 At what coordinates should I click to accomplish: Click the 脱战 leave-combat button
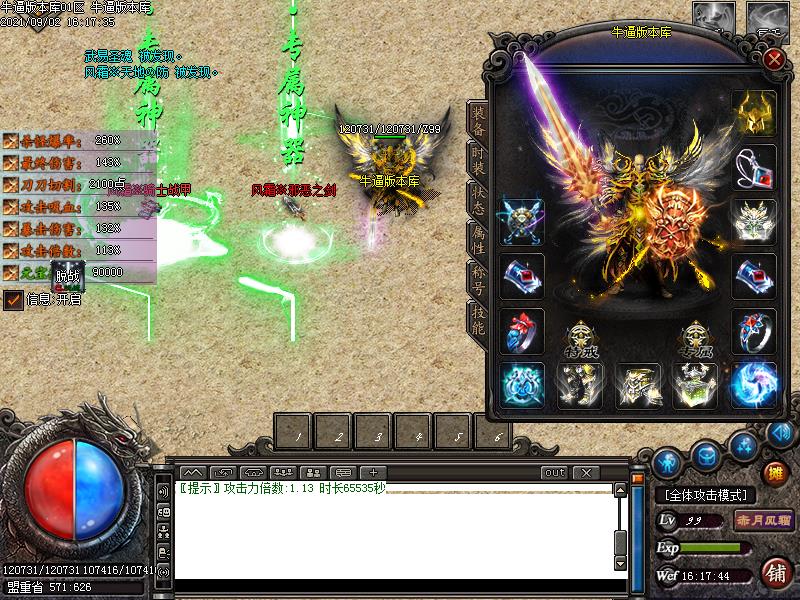(68, 273)
